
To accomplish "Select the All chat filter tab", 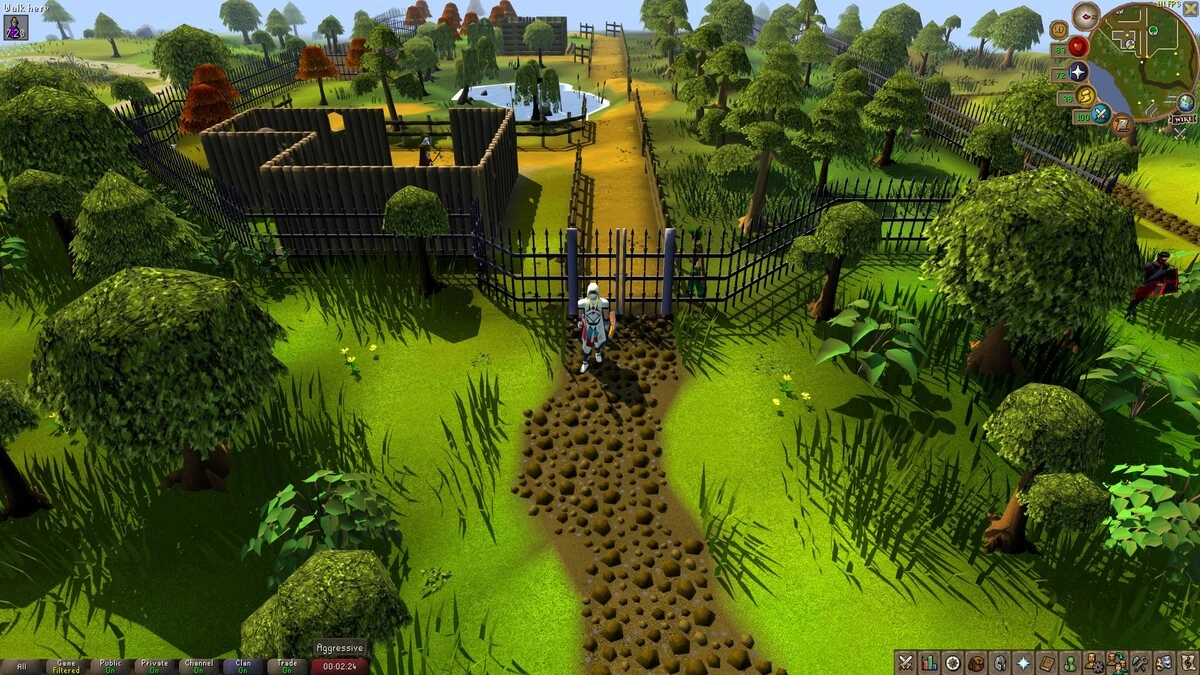I will [22, 666].
